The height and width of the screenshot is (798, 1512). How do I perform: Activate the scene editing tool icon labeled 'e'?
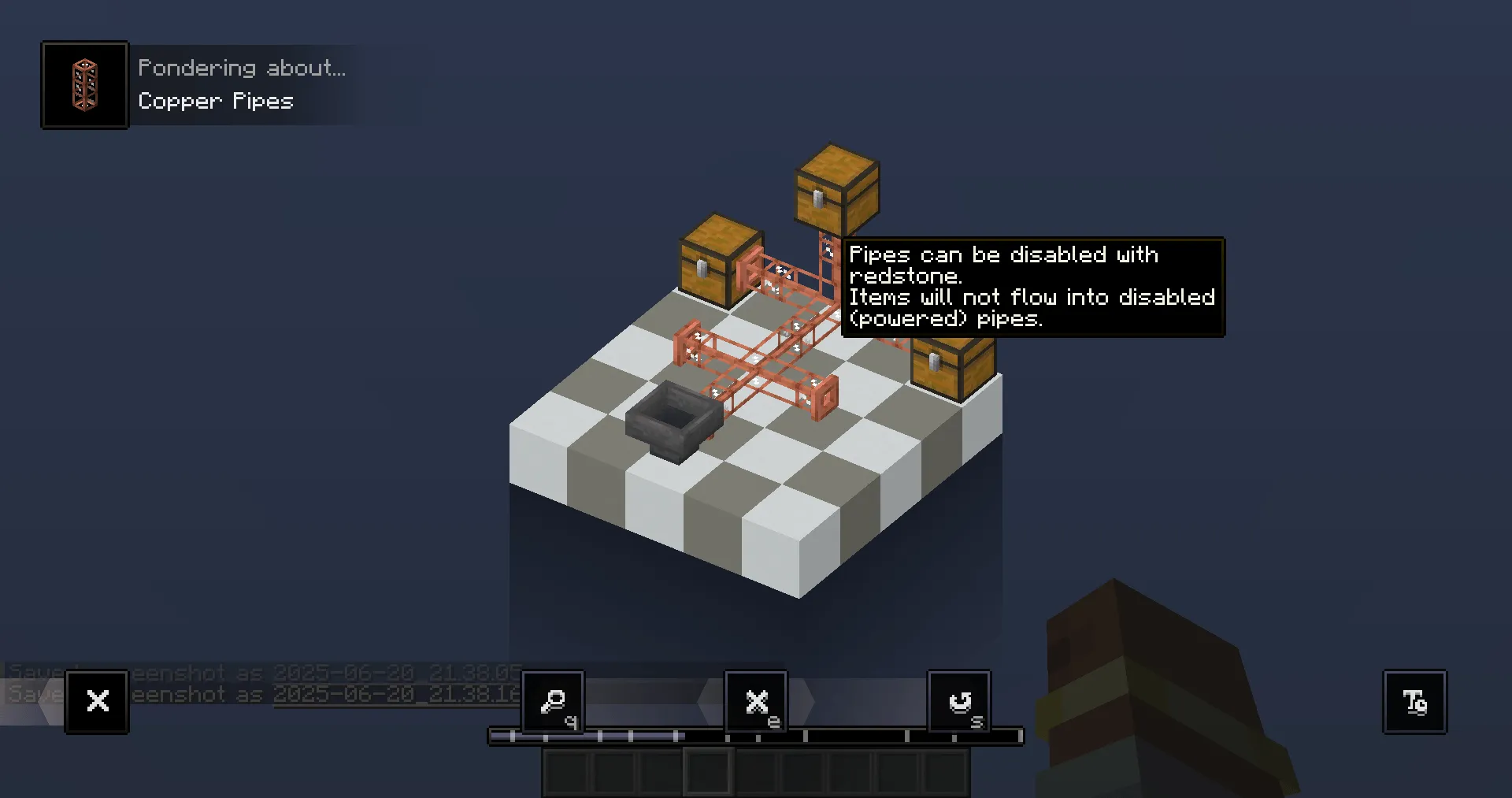(x=756, y=700)
